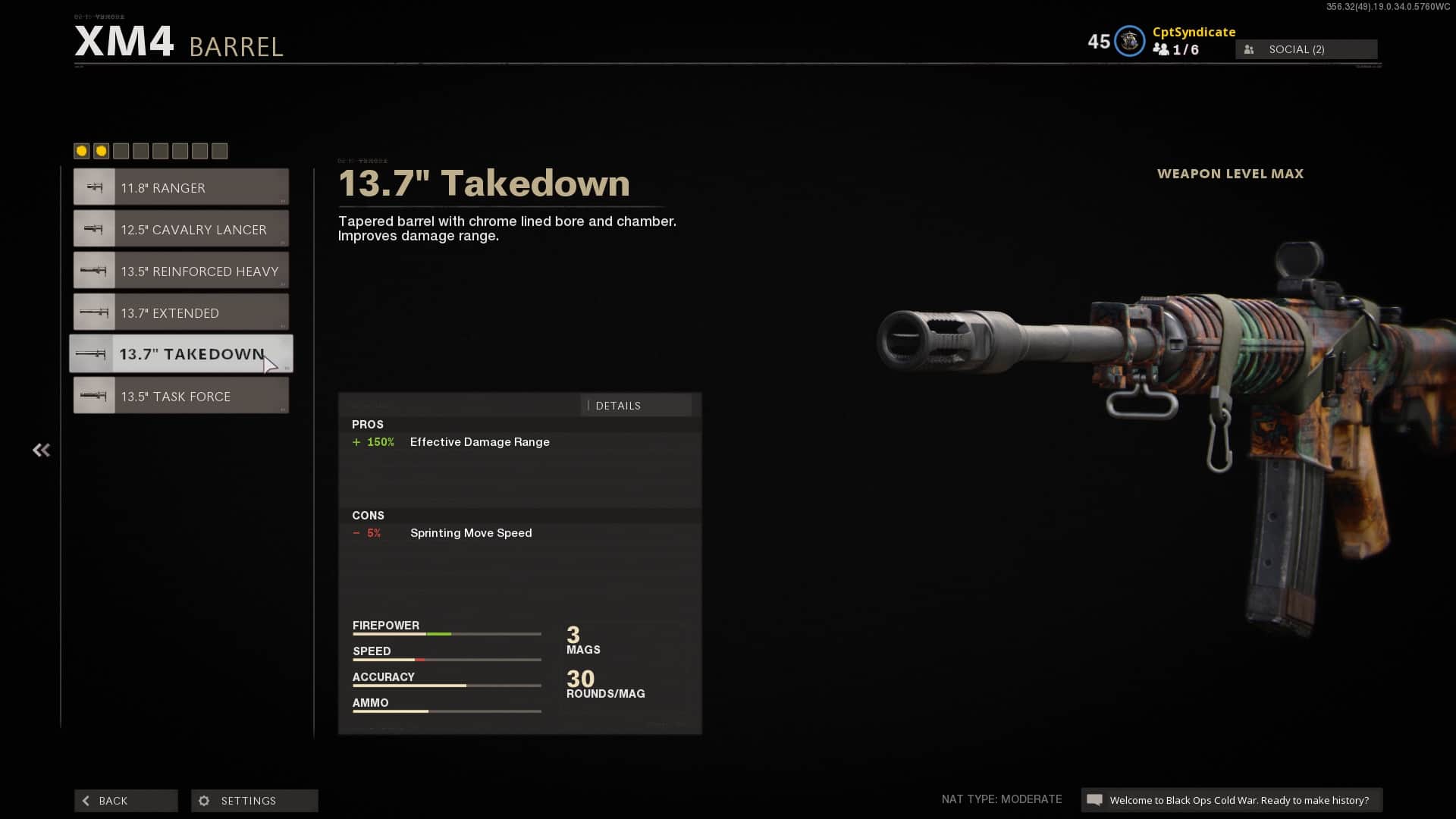Select the 11.8" Ranger barrel

click(181, 187)
